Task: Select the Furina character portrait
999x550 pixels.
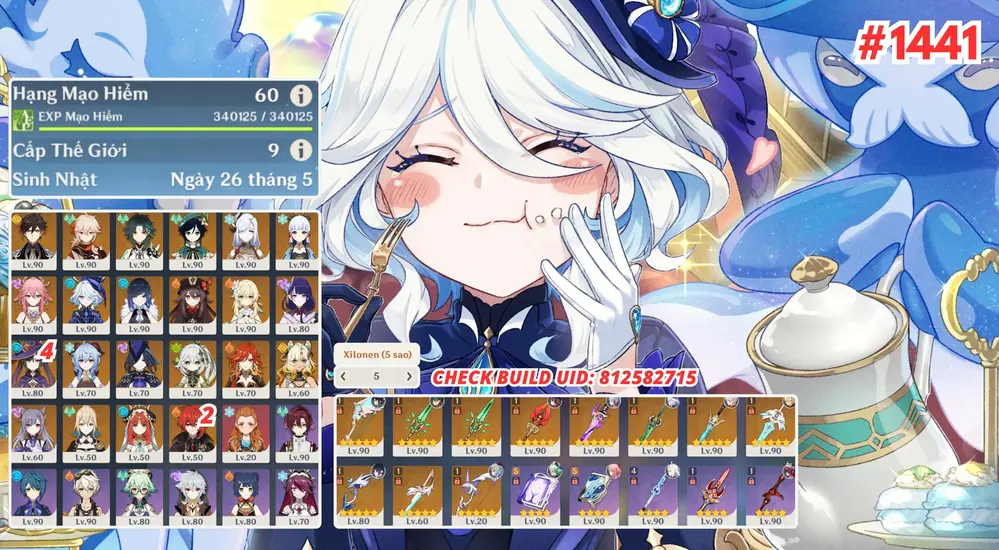Action: pyautogui.click(x=88, y=303)
